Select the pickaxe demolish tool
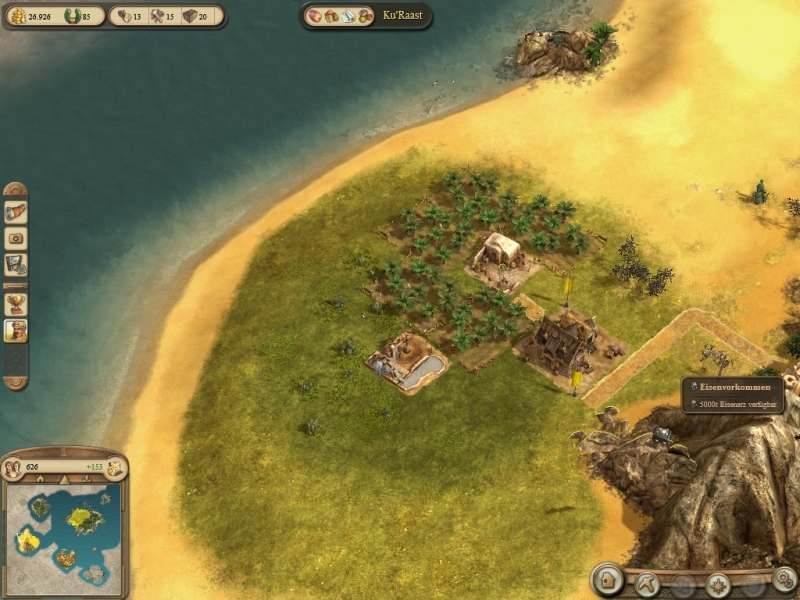The image size is (800, 600). click(645, 582)
